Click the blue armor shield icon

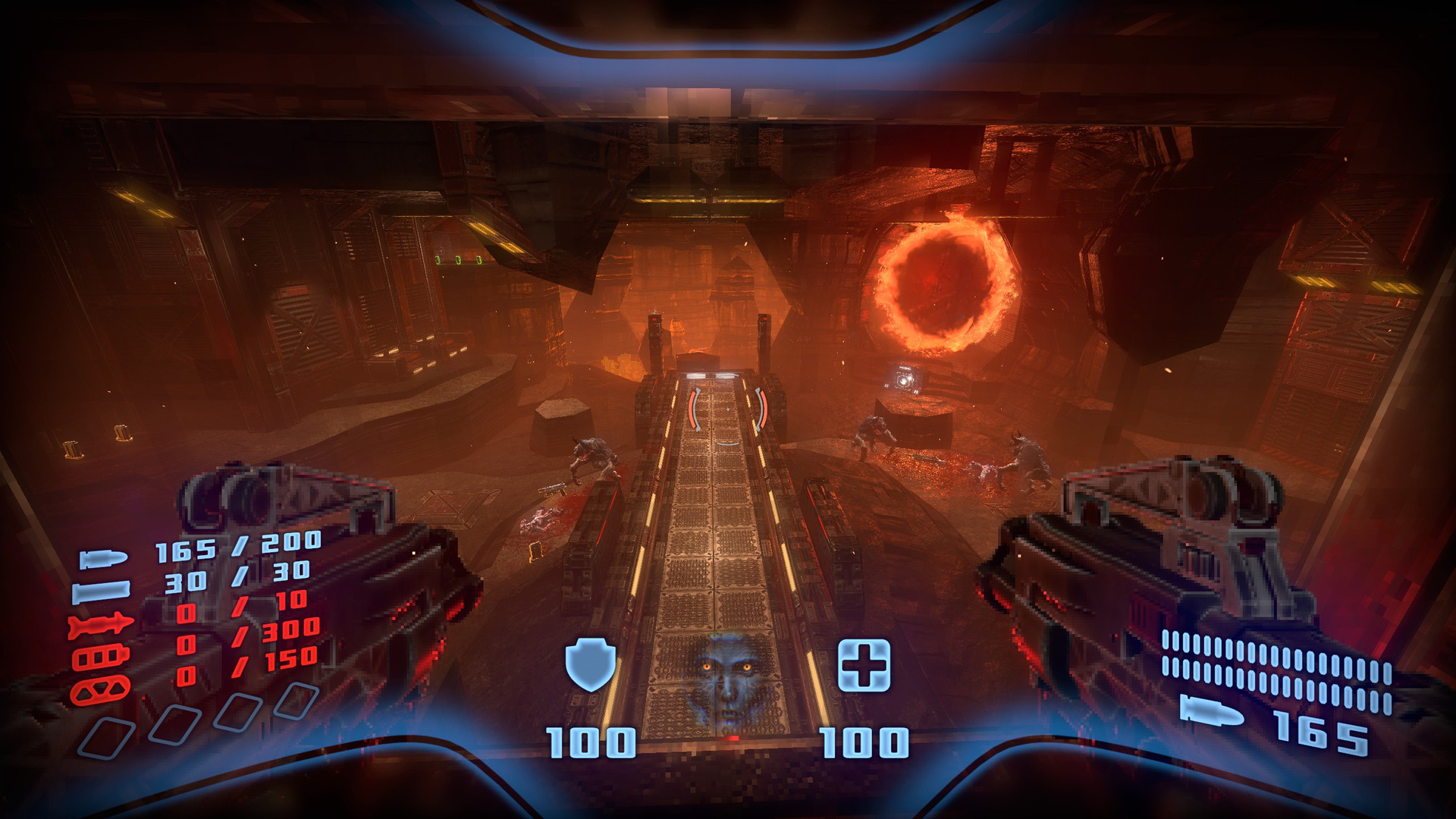point(590,665)
